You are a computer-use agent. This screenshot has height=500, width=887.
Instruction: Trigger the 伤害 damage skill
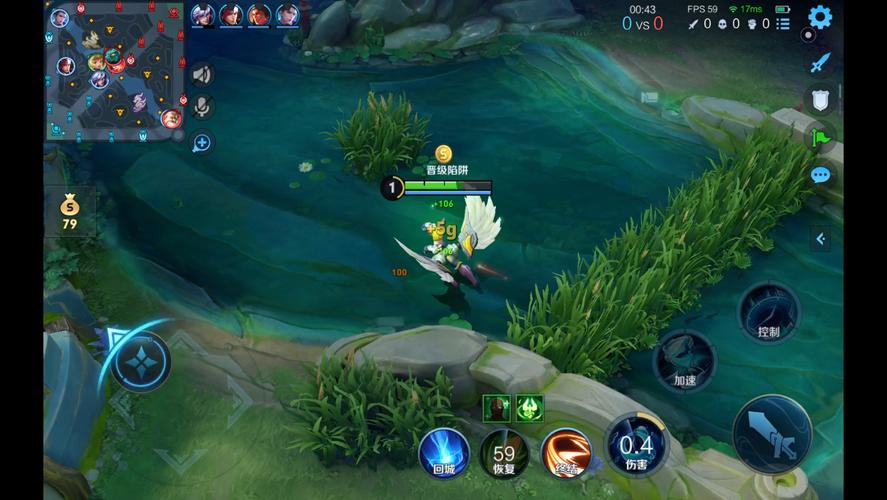tap(636, 444)
